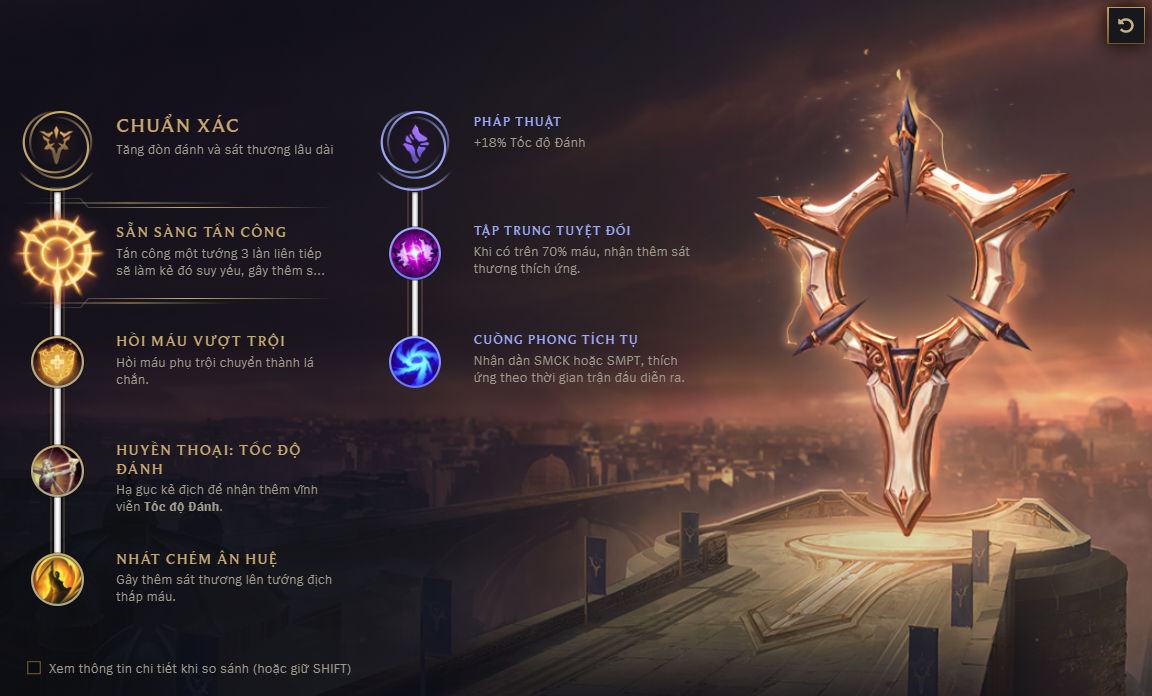This screenshot has height=696, width=1152.
Task: Toggle the detailed comparison info checkbox
Action: [34, 668]
